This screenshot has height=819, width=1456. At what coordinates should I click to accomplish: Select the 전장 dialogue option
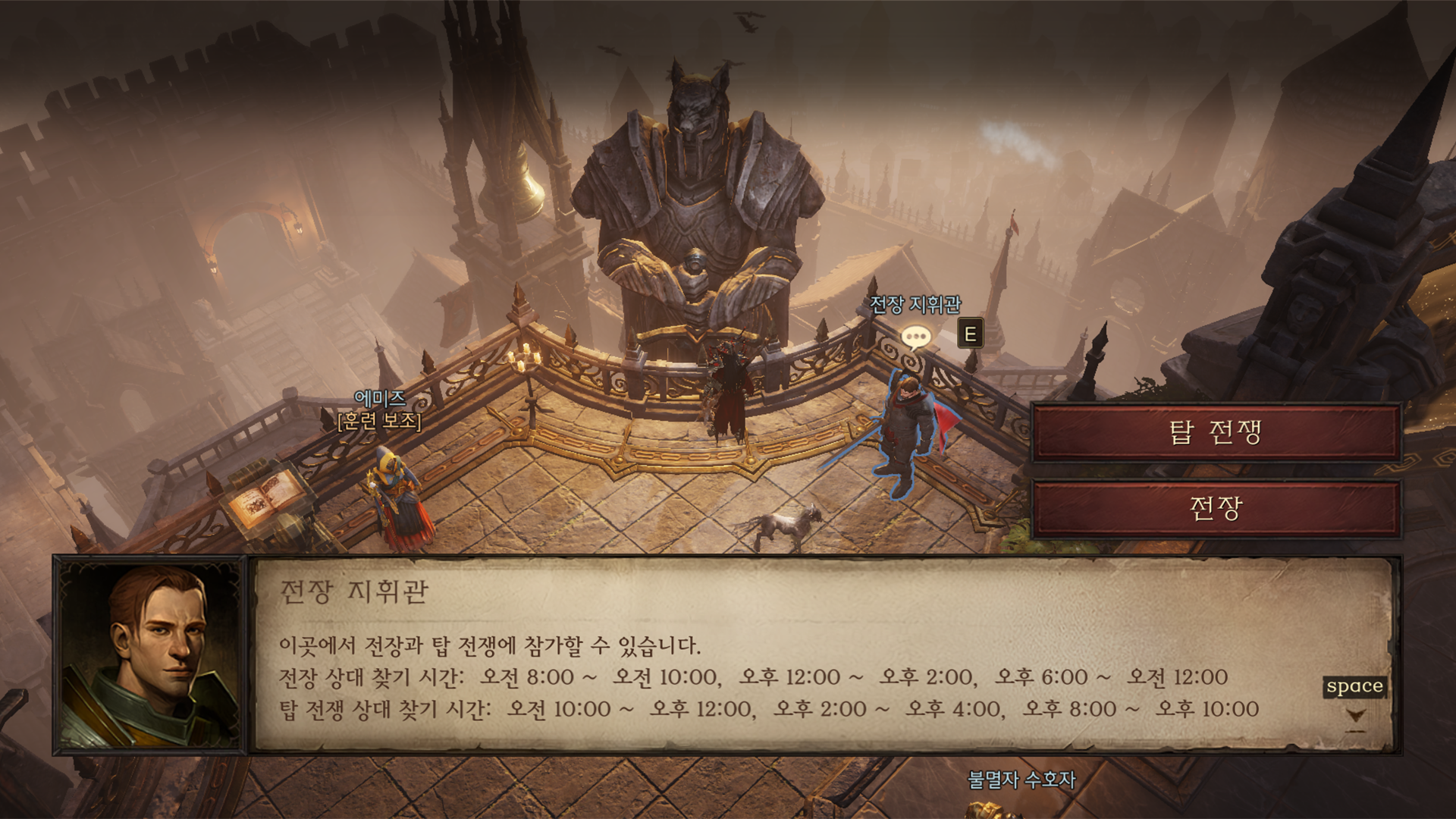[1216, 508]
